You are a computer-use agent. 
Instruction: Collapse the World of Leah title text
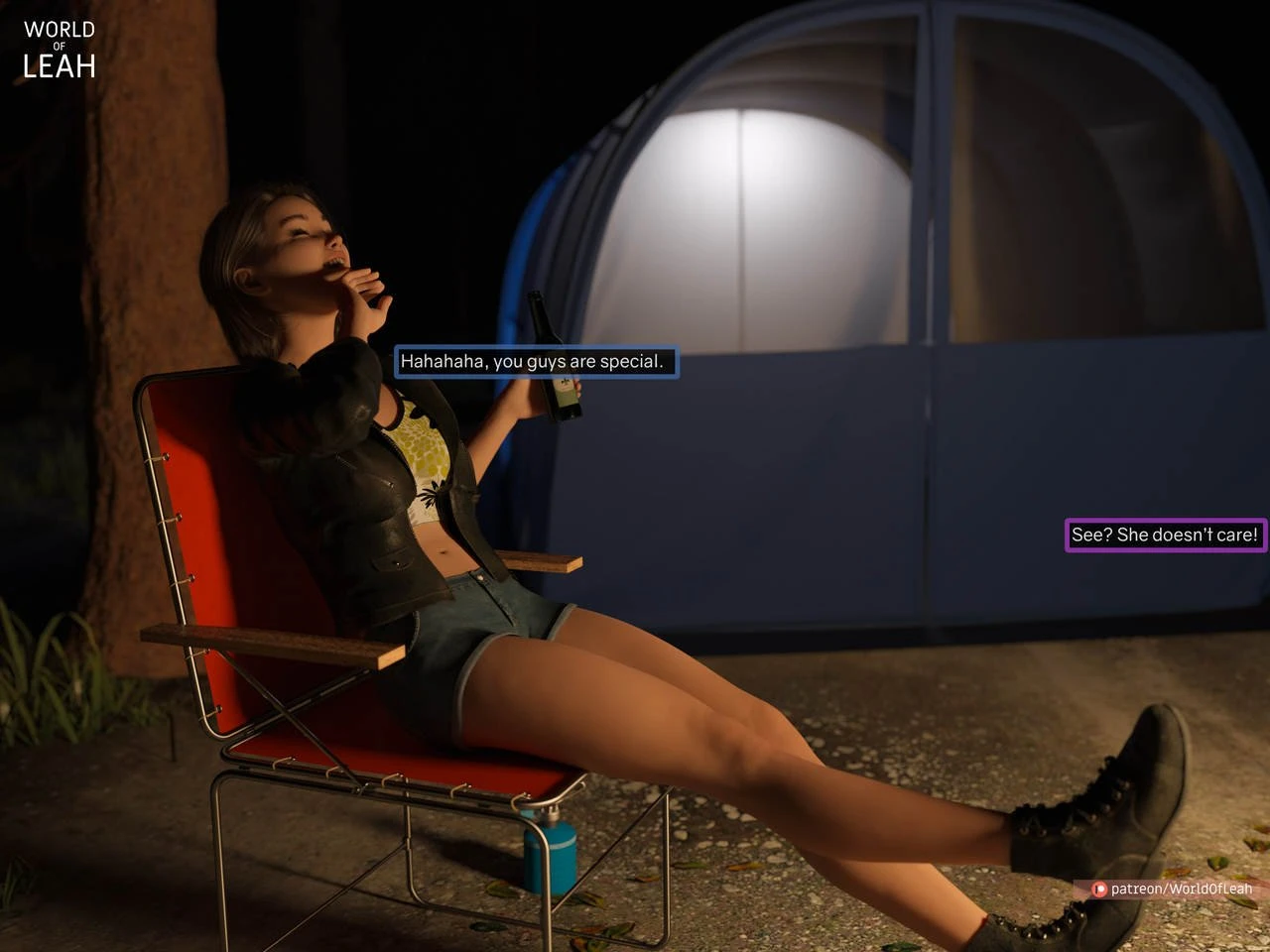58,45
